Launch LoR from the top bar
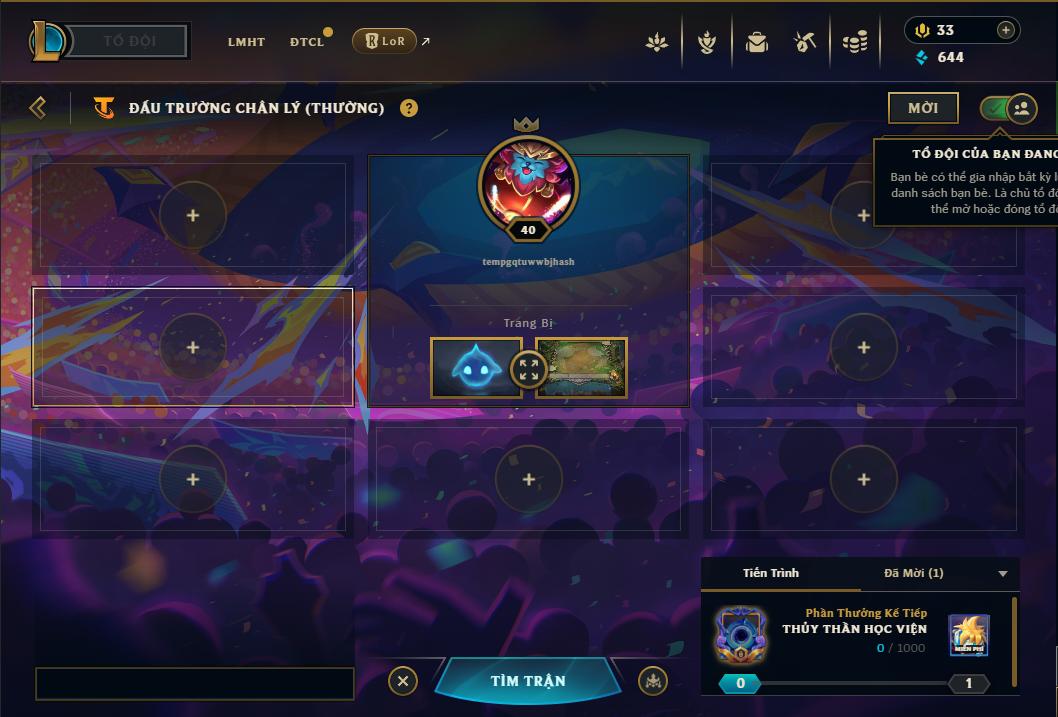1058x717 pixels. pos(384,41)
